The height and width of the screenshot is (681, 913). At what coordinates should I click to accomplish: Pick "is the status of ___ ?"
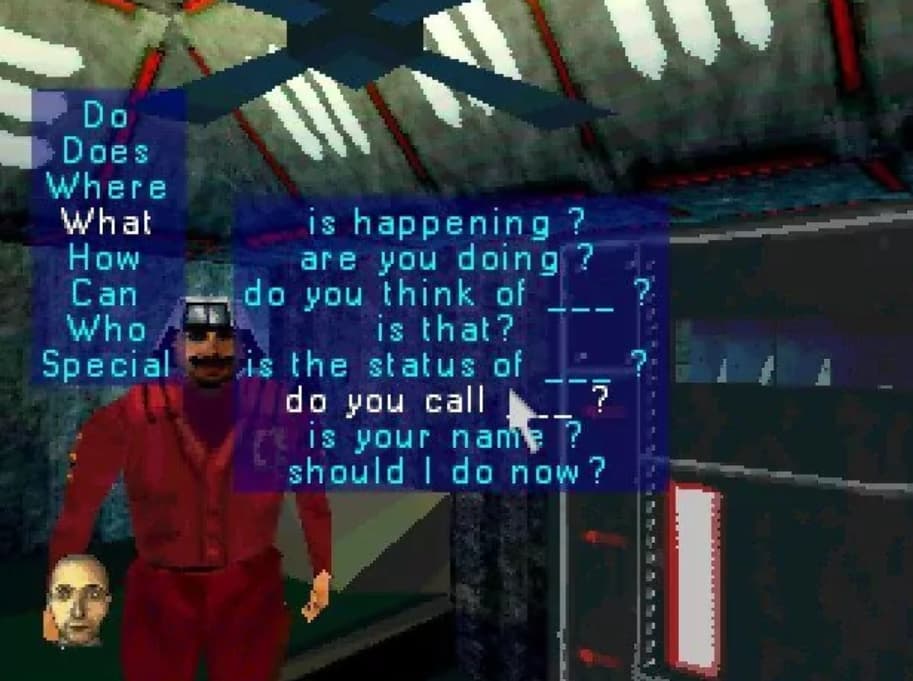446,365
